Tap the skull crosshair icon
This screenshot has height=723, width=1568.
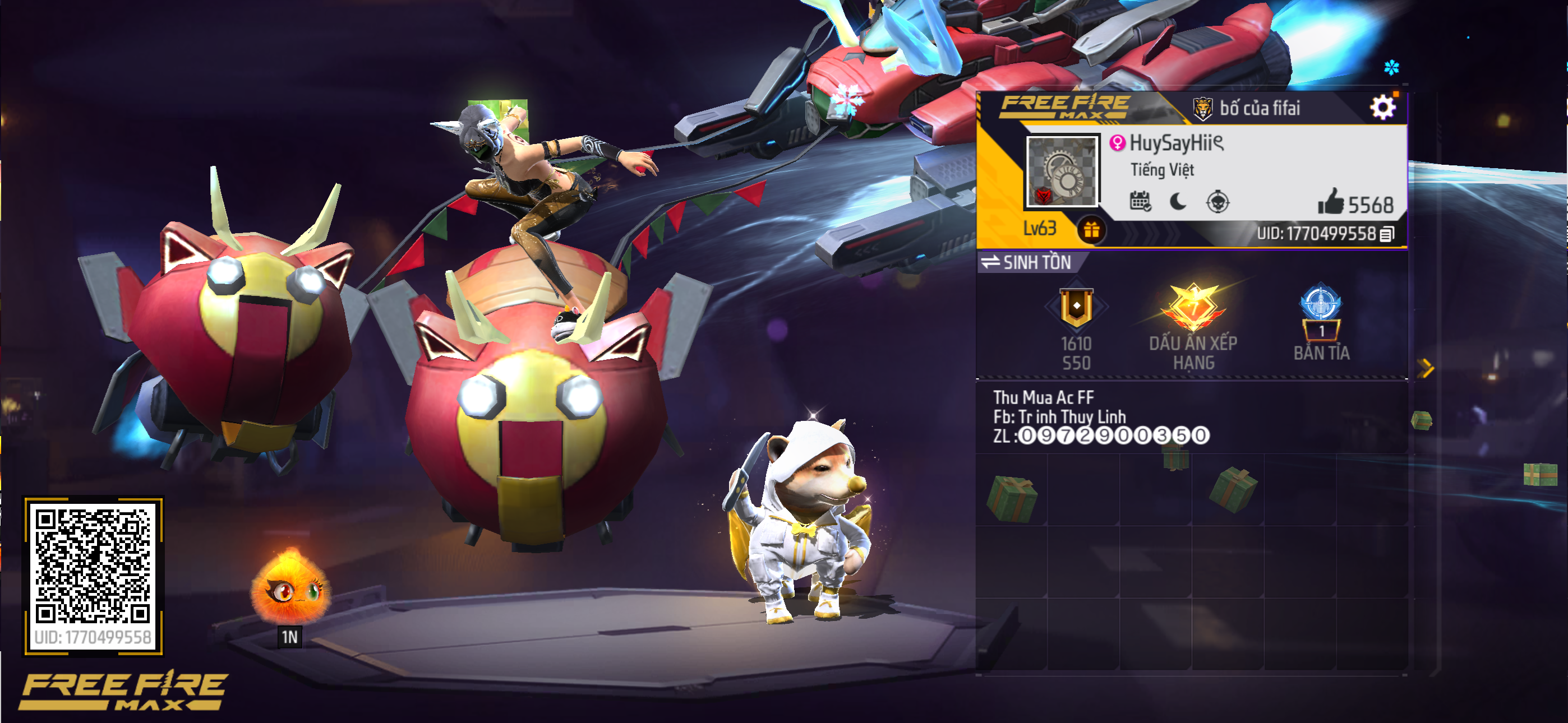(1217, 201)
